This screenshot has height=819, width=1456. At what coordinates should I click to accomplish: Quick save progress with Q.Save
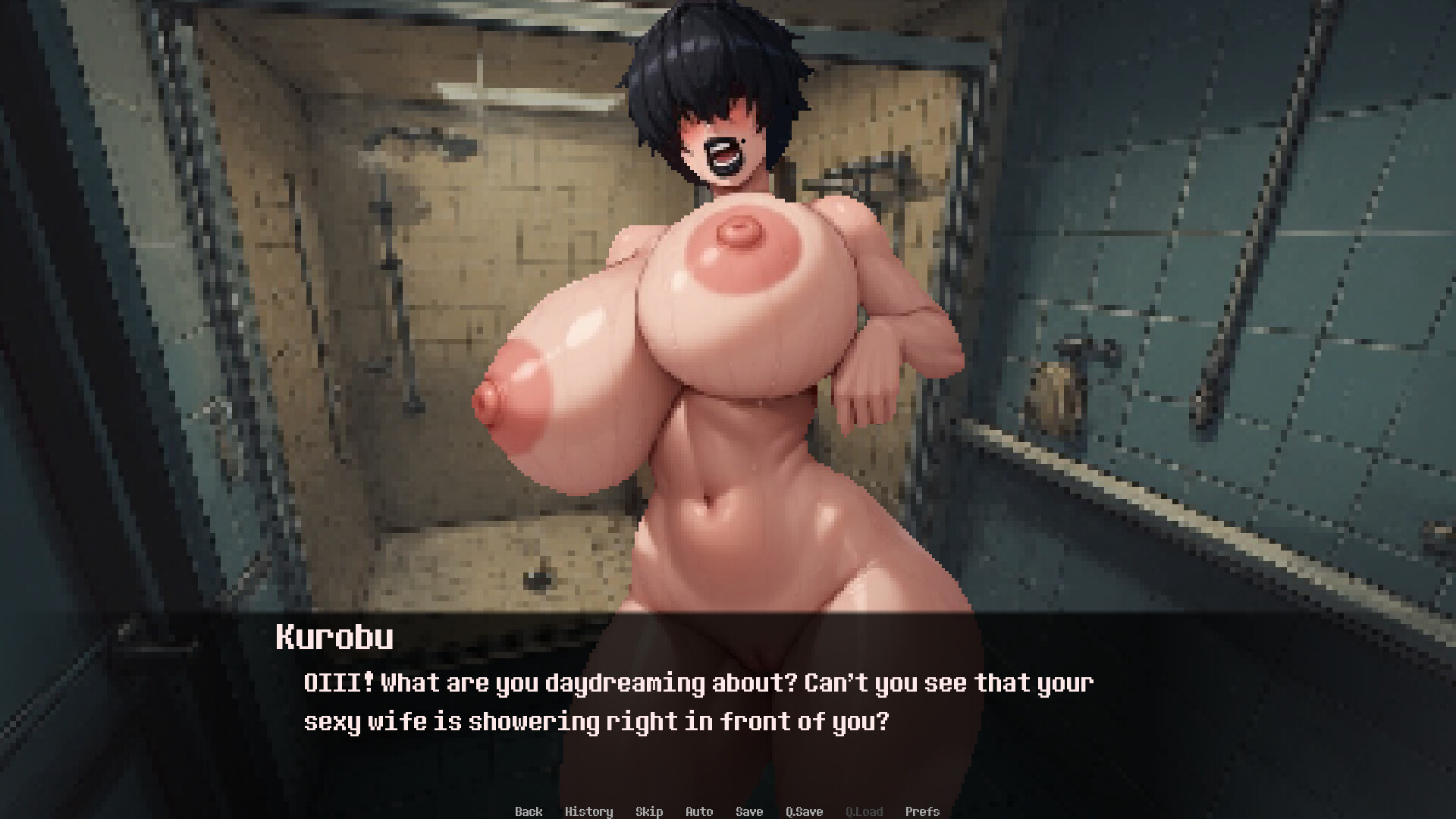coord(804,811)
